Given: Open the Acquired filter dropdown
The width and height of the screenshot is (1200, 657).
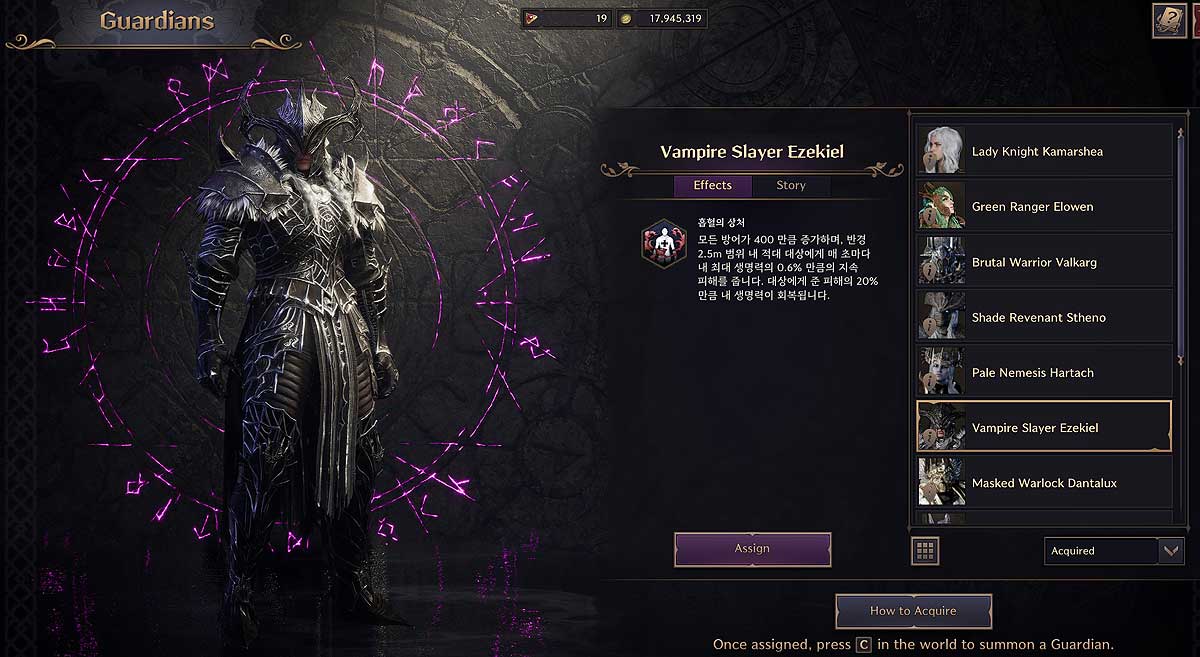Looking at the screenshot, I should click(1113, 551).
